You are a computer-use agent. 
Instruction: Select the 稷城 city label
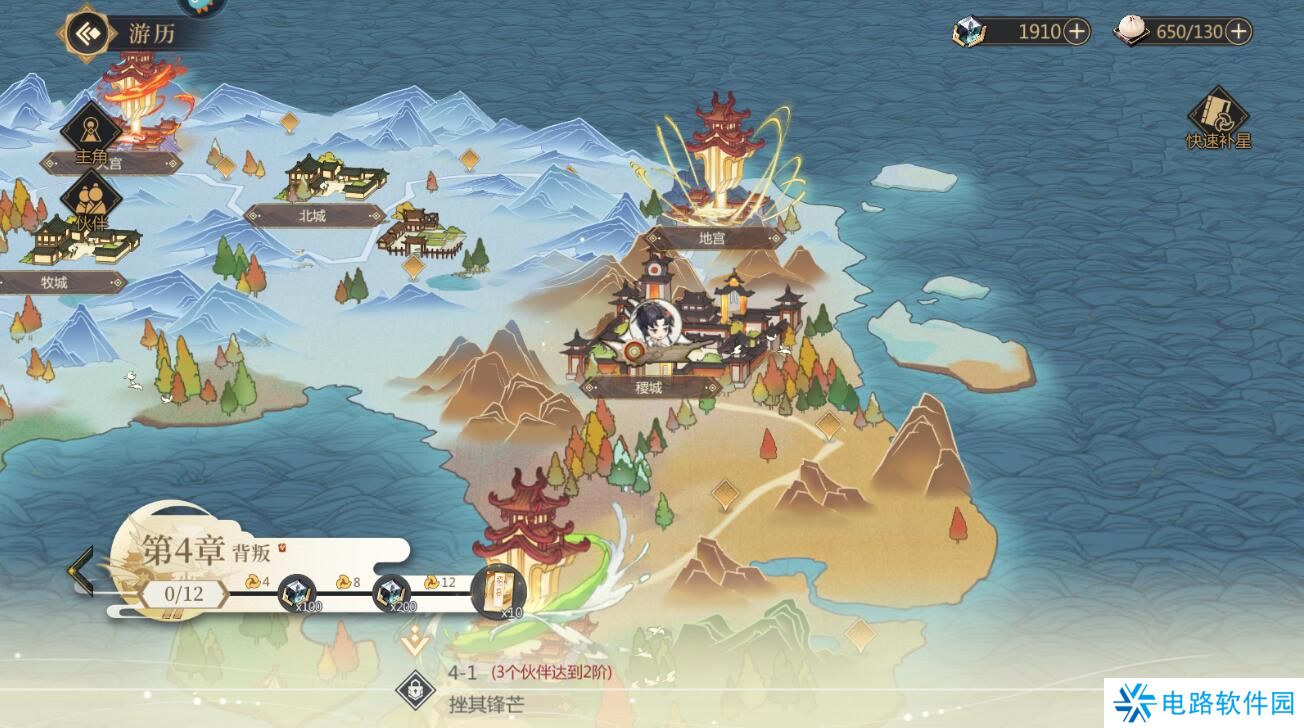[x=649, y=388]
